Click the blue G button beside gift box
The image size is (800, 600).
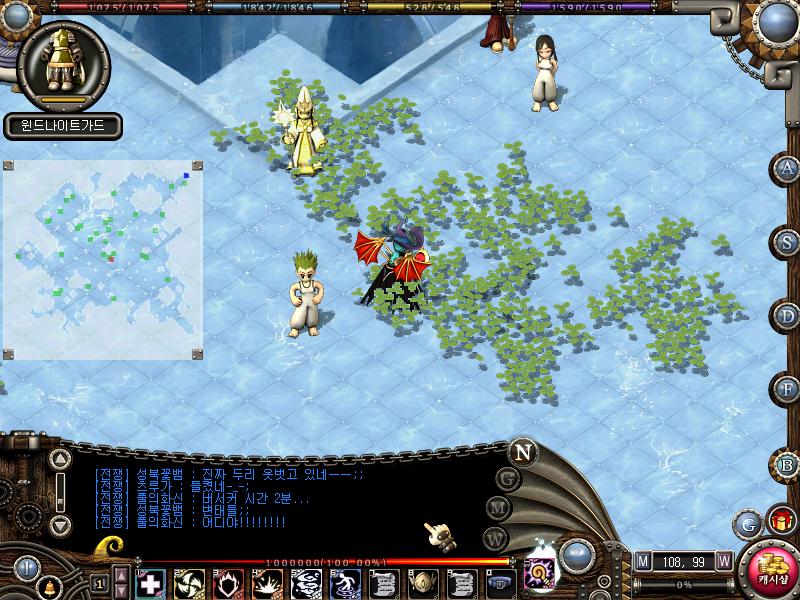pos(748,523)
